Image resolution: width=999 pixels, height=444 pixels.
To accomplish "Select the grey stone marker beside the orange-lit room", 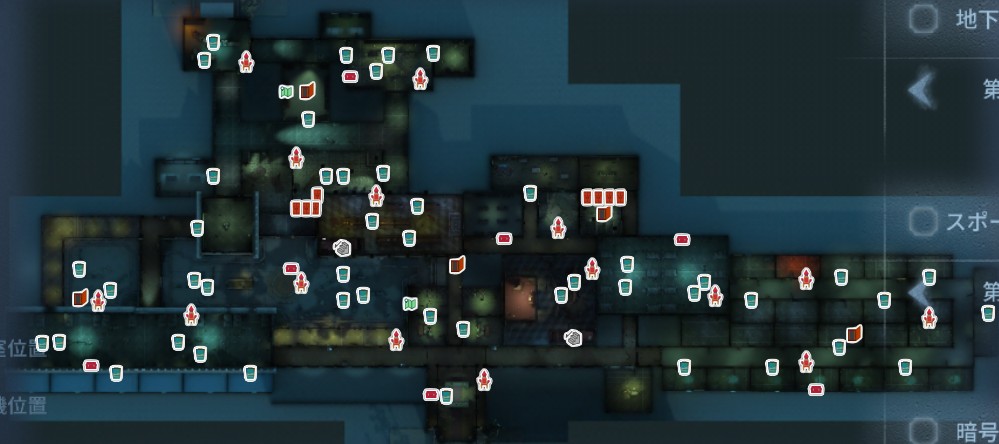I will [x=573, y=338].
